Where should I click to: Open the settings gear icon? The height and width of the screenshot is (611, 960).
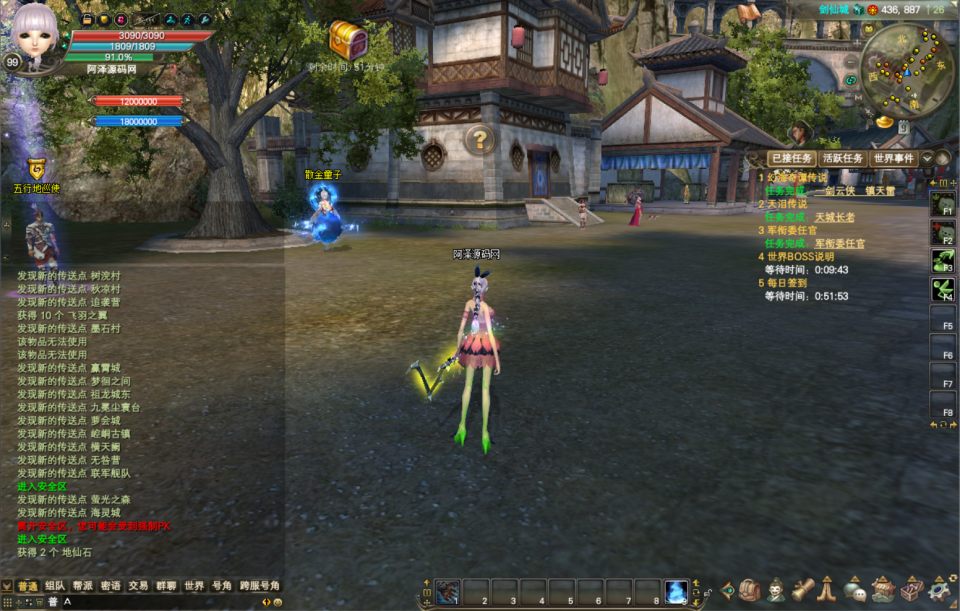938,591
